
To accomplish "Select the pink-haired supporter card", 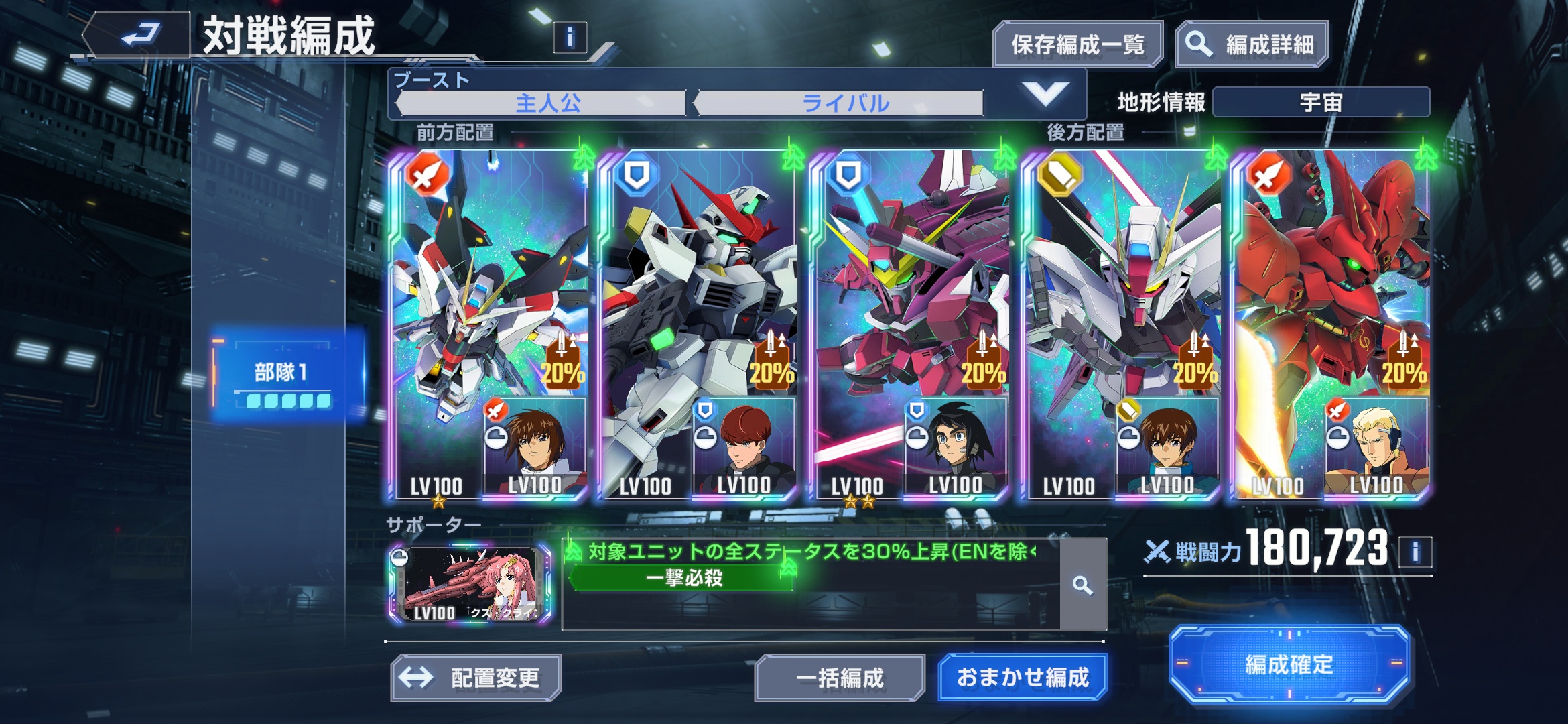I will pyautogui.click(x=470, y=585).
